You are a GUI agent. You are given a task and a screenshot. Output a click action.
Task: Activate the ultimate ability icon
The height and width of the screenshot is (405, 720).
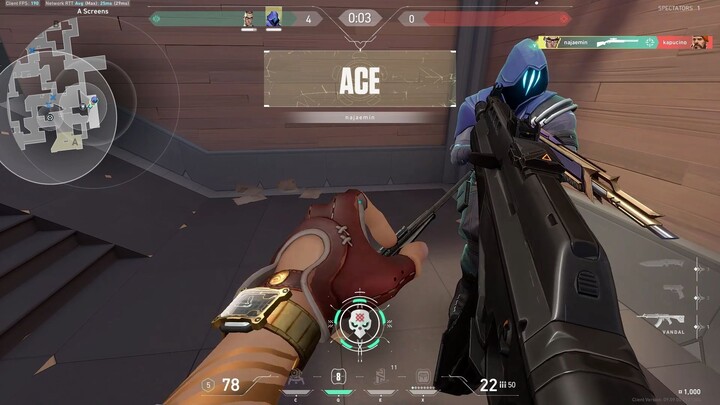(x=423, y=380)
